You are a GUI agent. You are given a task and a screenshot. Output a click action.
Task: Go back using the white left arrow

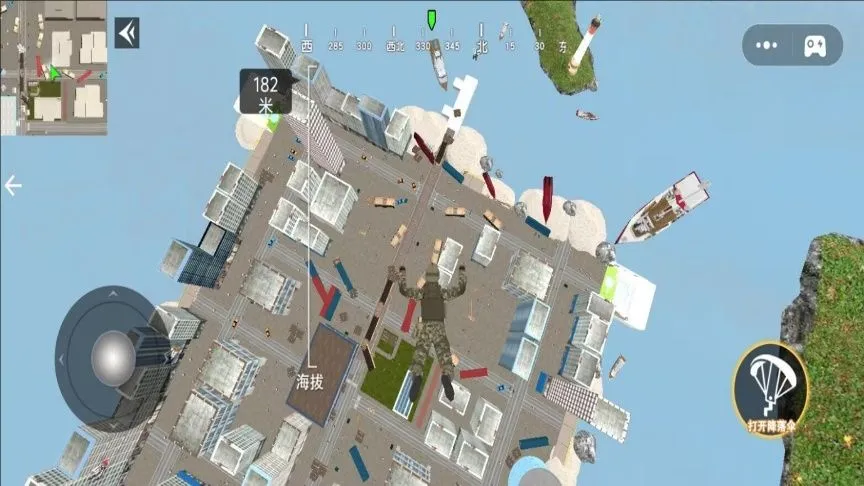(x=13, y=186)
